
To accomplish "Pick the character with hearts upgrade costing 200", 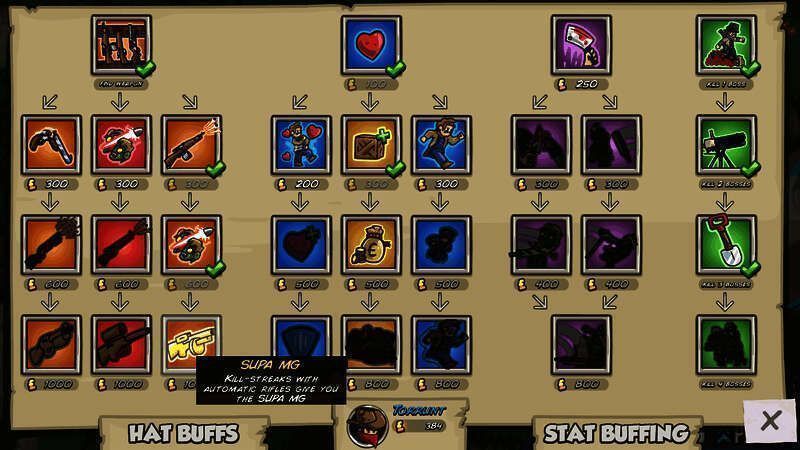I will (x=301, y=144).
